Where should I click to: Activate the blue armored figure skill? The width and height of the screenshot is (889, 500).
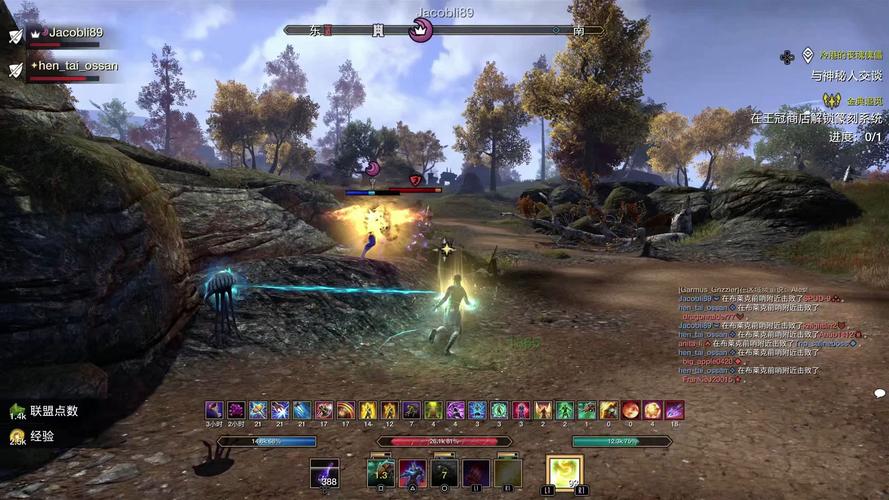click(413, 473)
